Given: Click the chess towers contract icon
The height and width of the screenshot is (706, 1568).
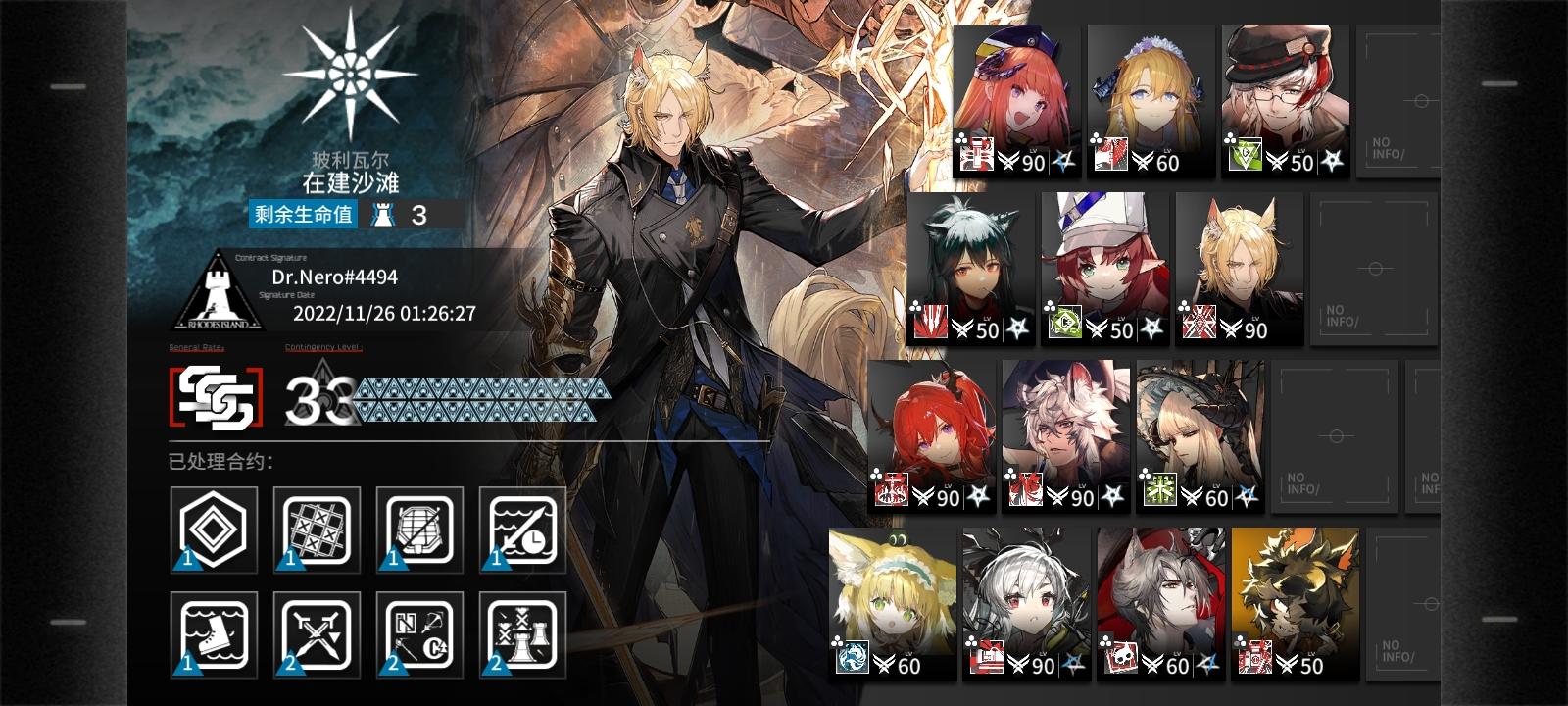Looking at the screenshot, I should pyautogui.click(x=519, y=635).
